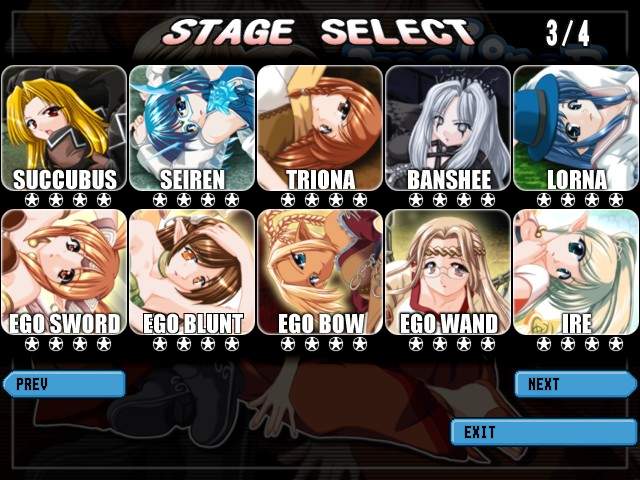Select the Succubus stage tile
640x480 pixels.
(x=64, y=128)
